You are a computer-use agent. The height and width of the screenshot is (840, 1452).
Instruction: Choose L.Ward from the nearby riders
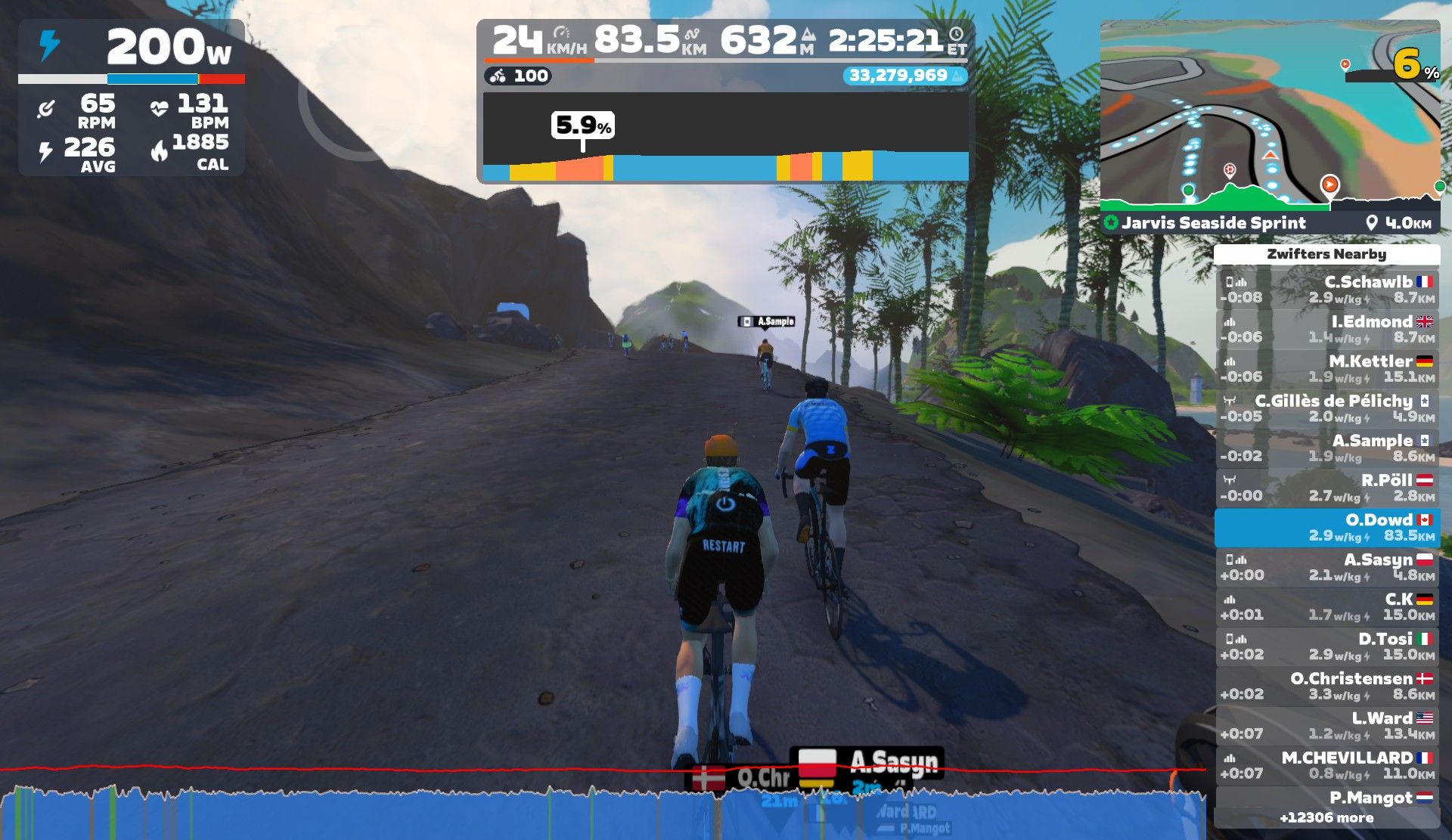pos(1327,726)
